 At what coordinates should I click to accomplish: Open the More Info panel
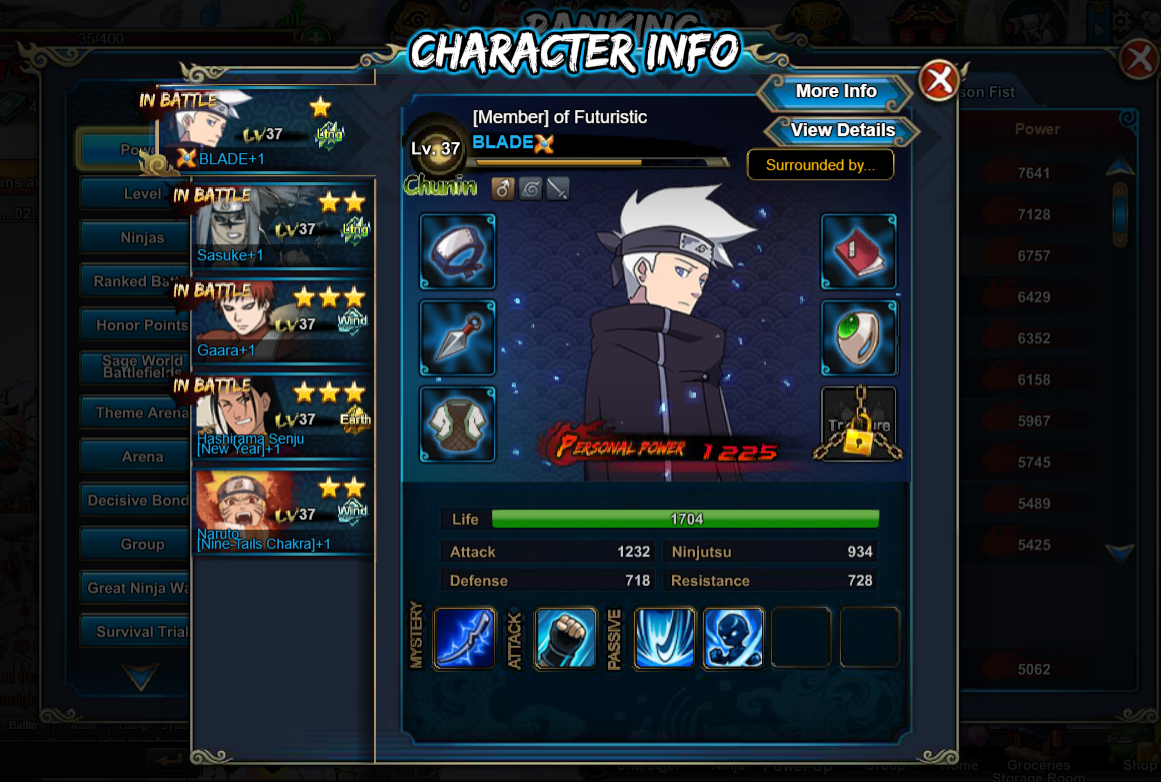tap(835, 92)
